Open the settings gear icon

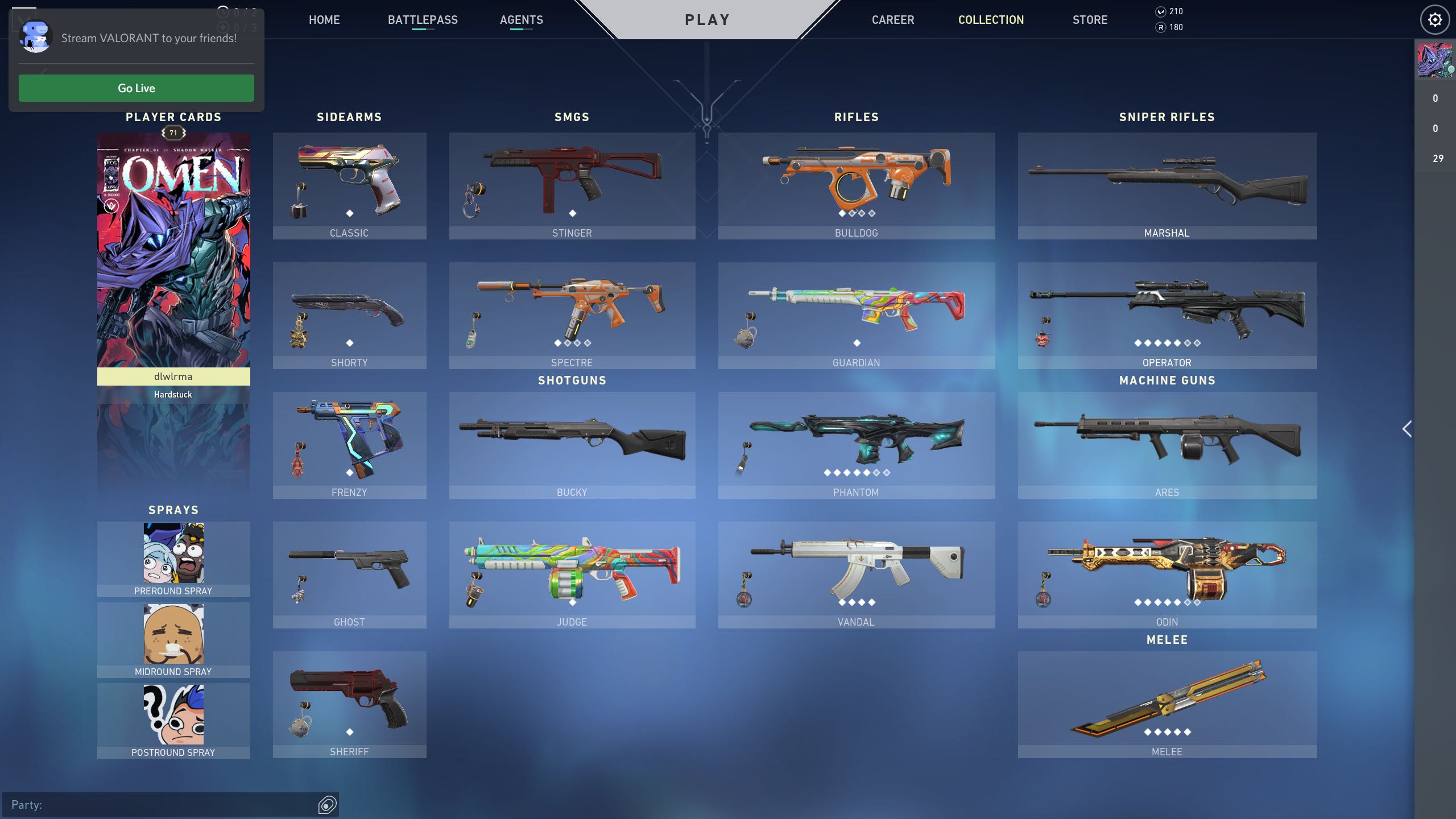tap(1434, 19)
